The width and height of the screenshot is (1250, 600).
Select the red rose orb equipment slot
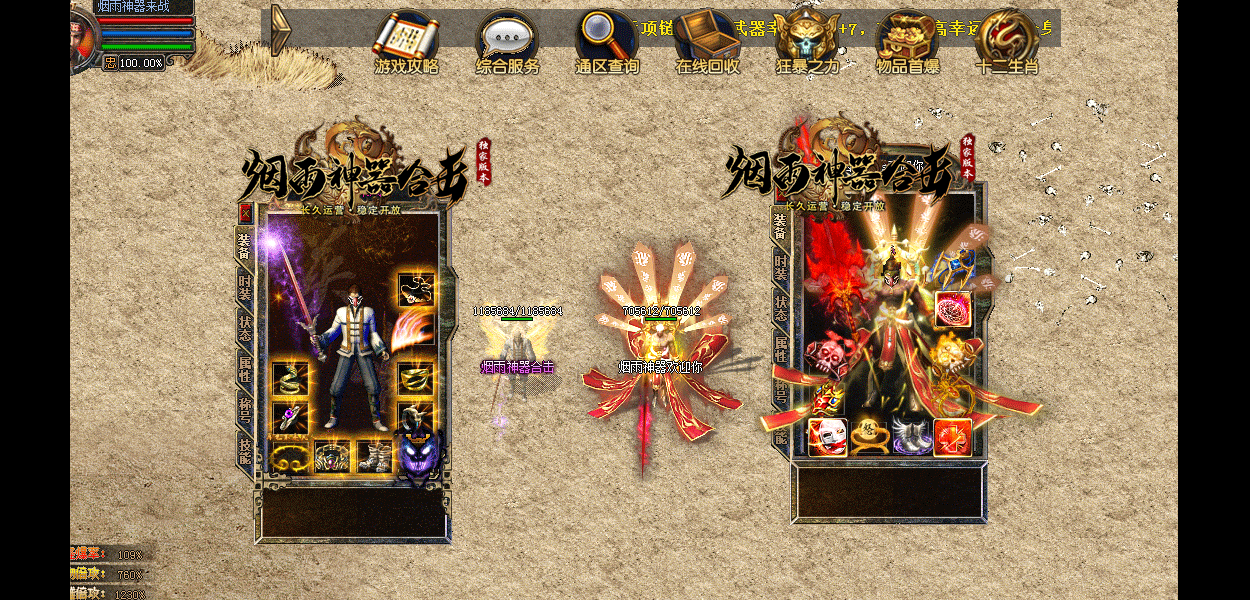pyautogui.click(x=952, y=308)
